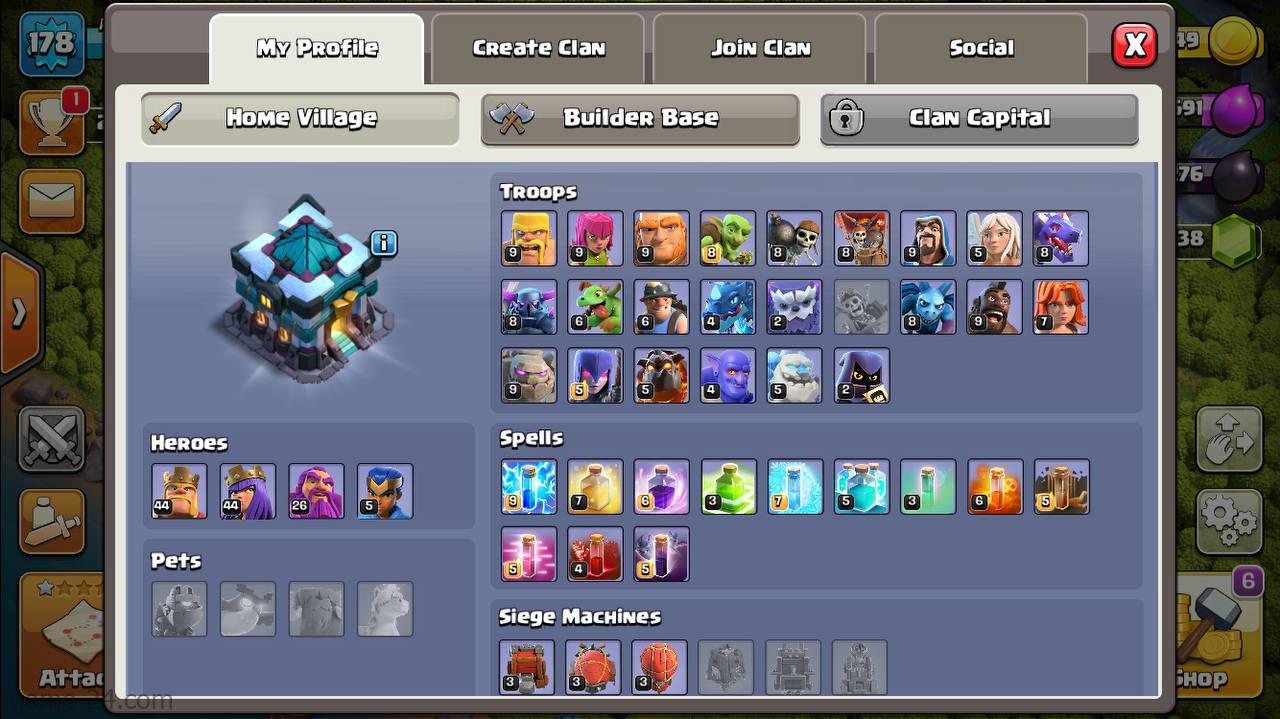Open the Join Clan tab
1280x719 pixels.
[x=760, y=48]
